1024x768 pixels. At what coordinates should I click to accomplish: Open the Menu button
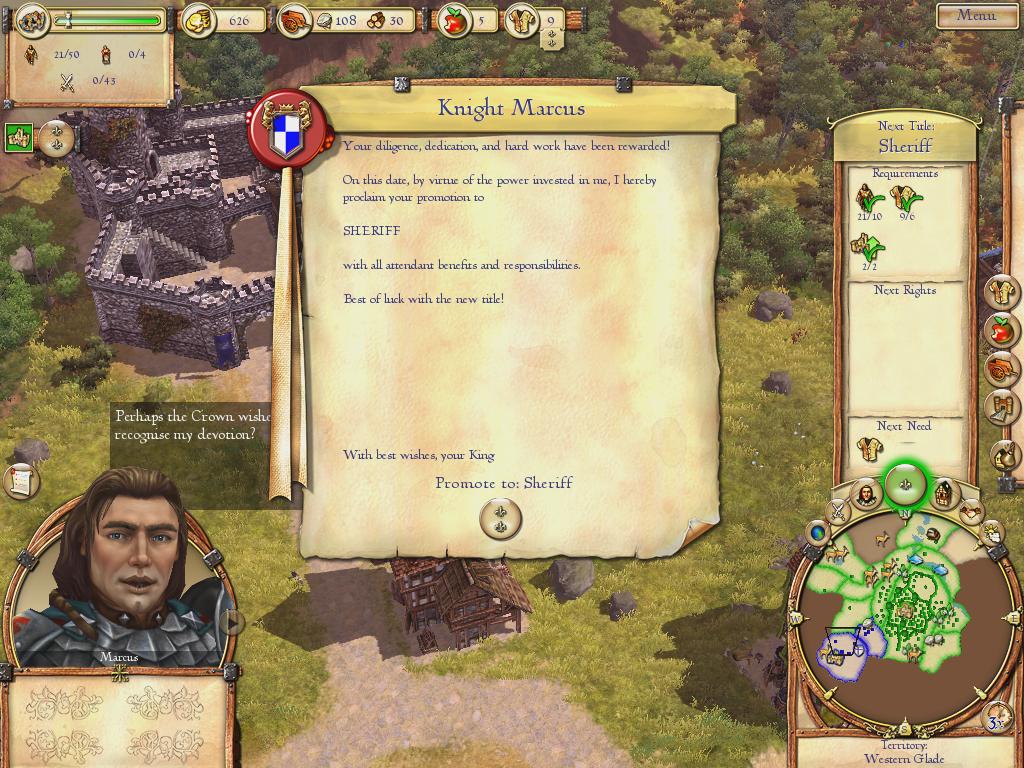[x=976, y=15]
